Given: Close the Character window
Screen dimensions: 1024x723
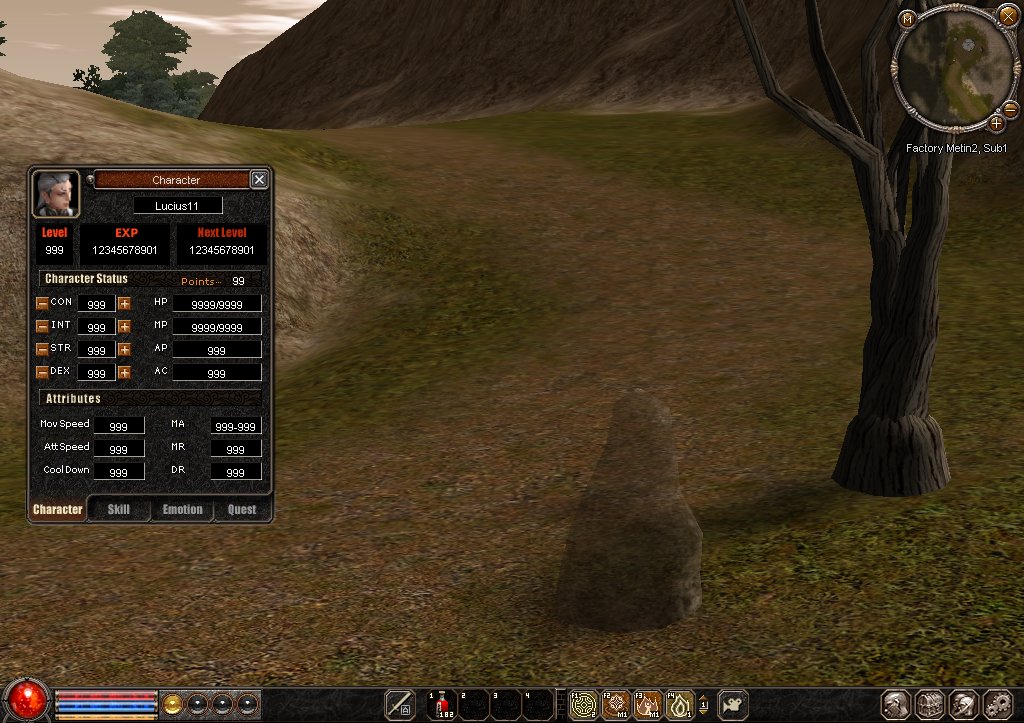Looking at the screenshot, I should tap(259, 180).
